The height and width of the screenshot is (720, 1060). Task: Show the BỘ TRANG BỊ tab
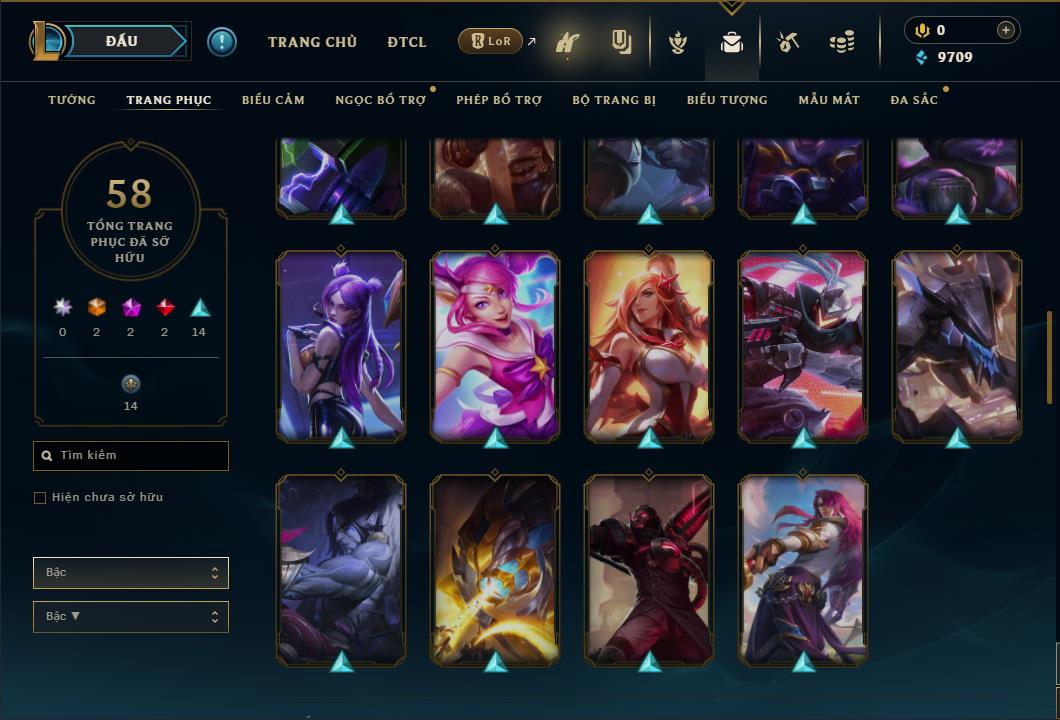[614, 100]
